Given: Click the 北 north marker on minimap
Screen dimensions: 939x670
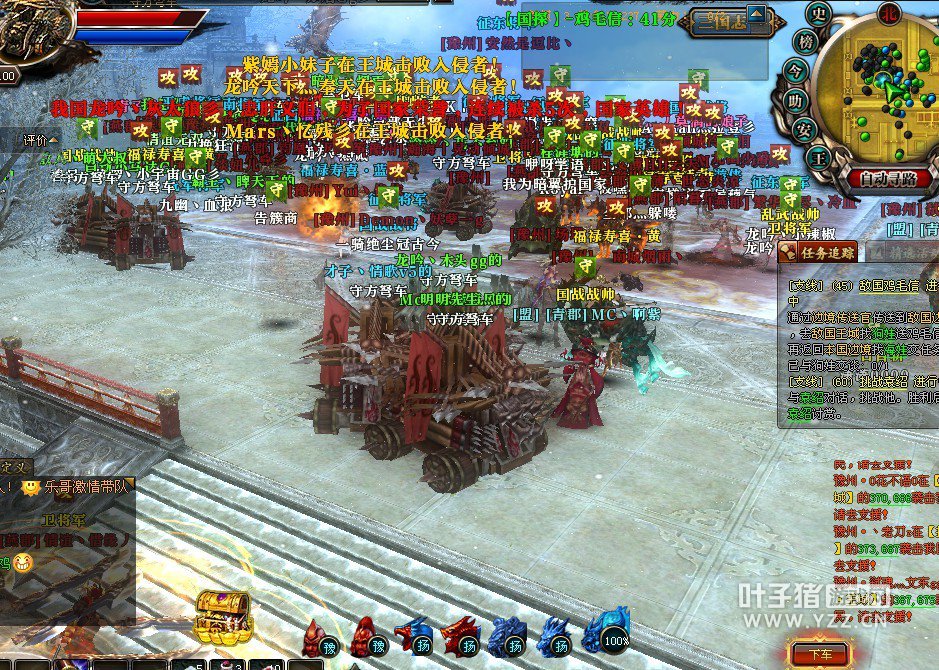Looking at the screenshot, I should point(888,12).
